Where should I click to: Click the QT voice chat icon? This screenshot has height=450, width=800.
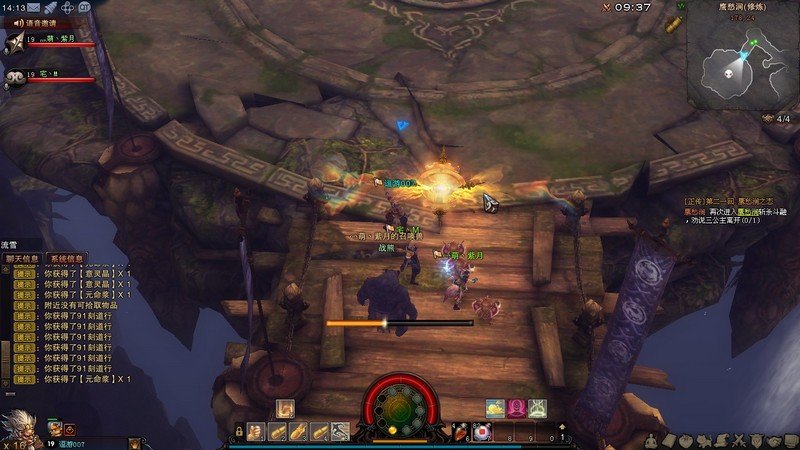tap(84, 7)
